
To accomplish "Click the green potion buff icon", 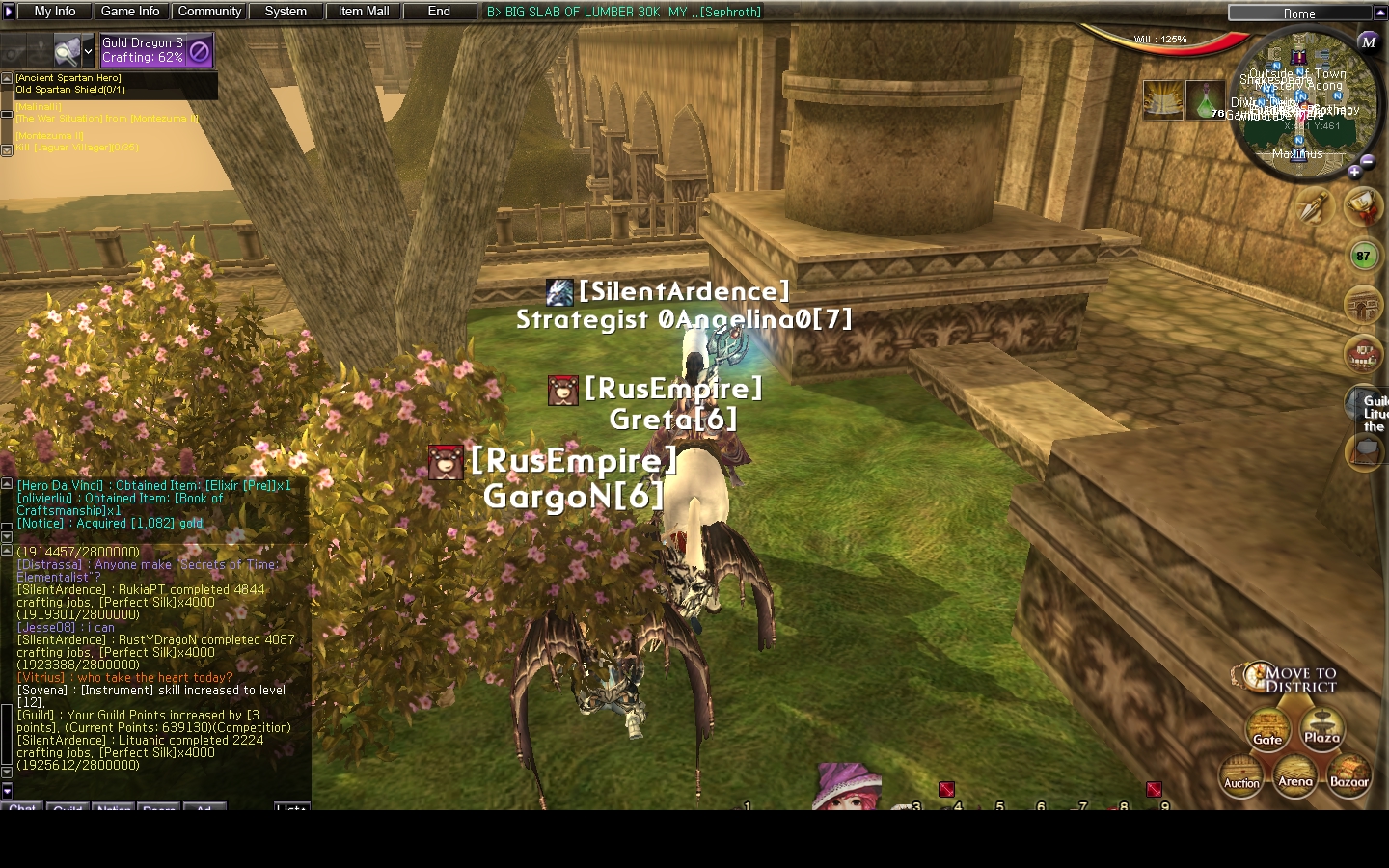I will 1204,100.
